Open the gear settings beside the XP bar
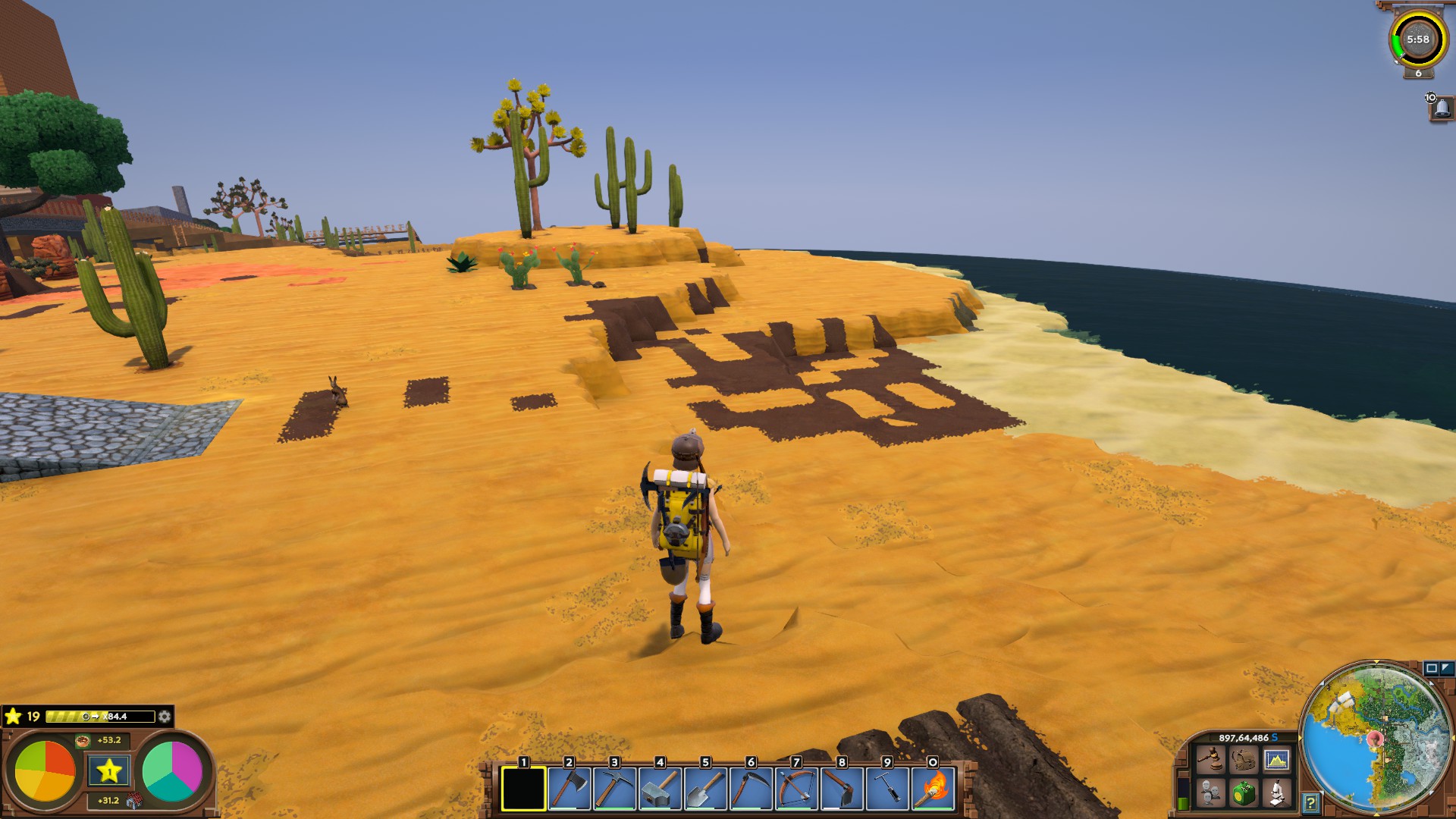This screenshot has height=819, width=1456. click(x=165, y=717)
